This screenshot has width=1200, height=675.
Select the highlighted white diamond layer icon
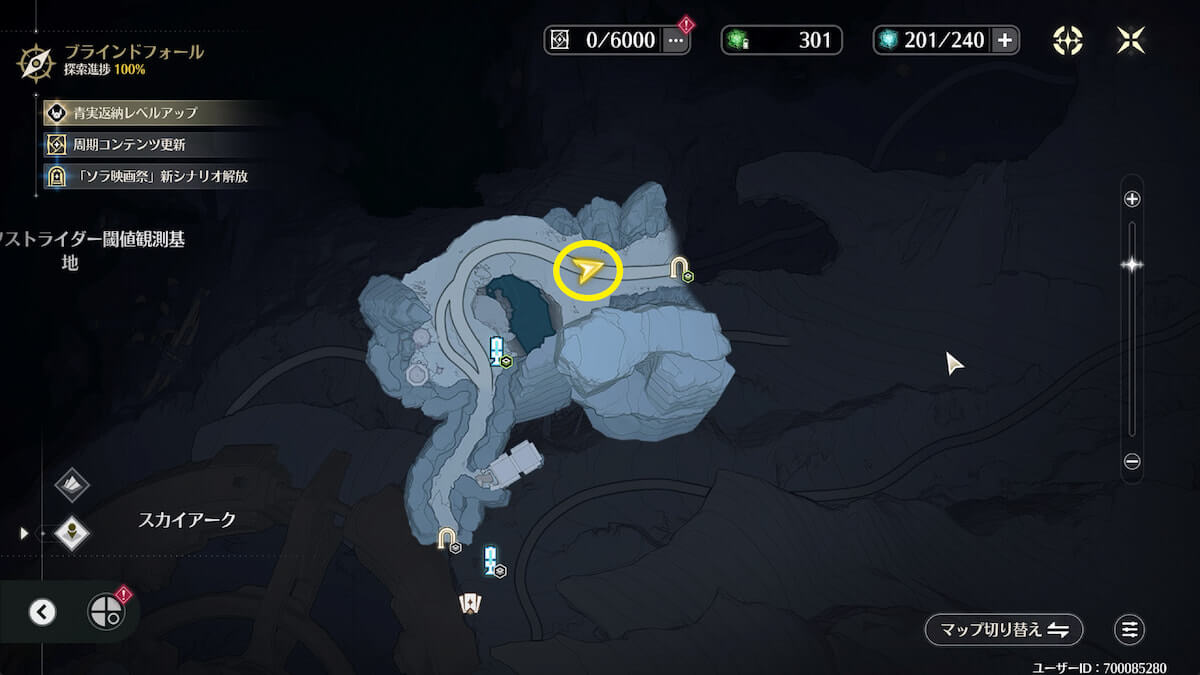pyautogui.click(x=72, y=533)
